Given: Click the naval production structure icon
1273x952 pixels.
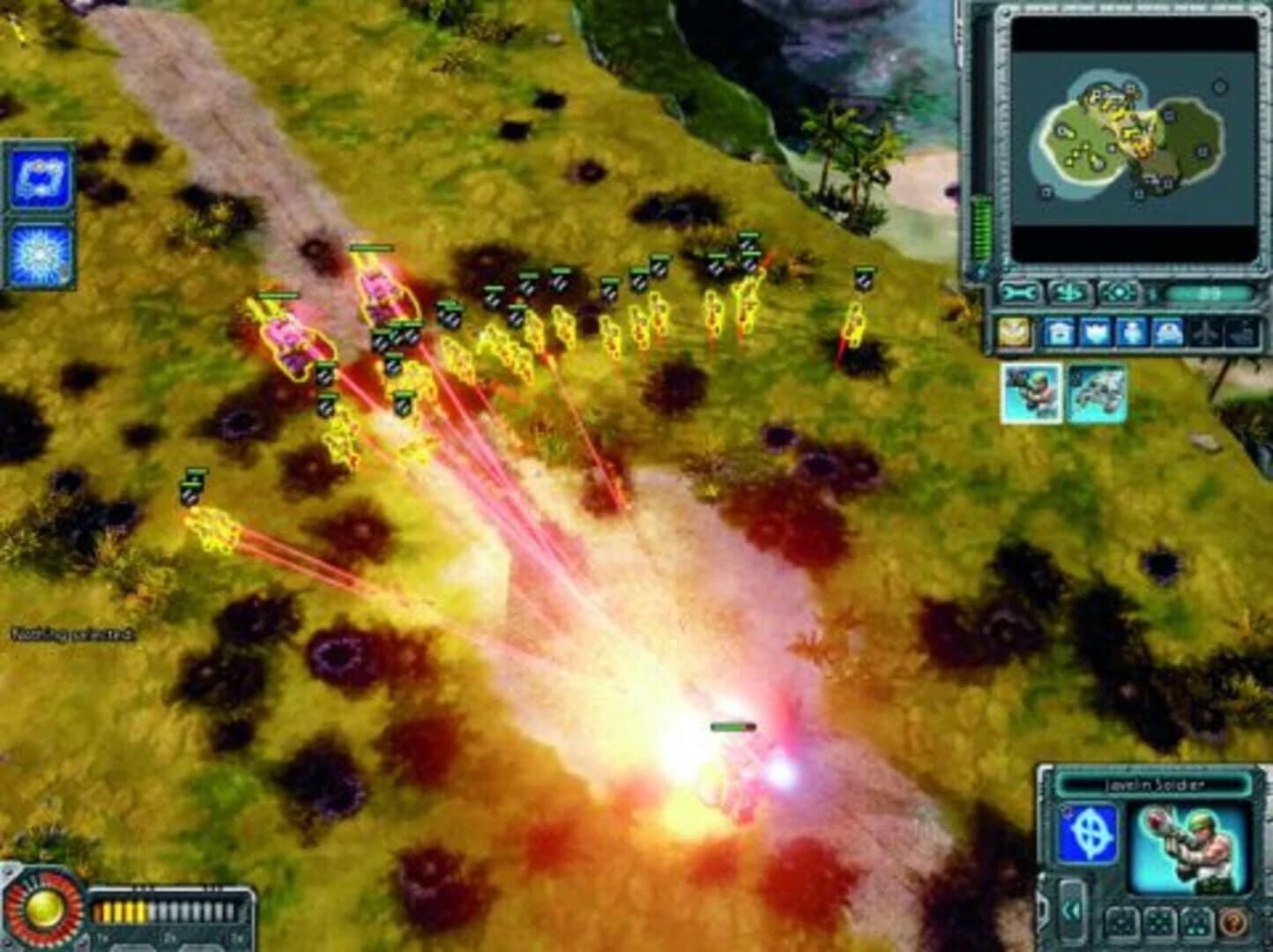Looking at the screenshot, I should pyautogui.click(x=1241, y=332).
